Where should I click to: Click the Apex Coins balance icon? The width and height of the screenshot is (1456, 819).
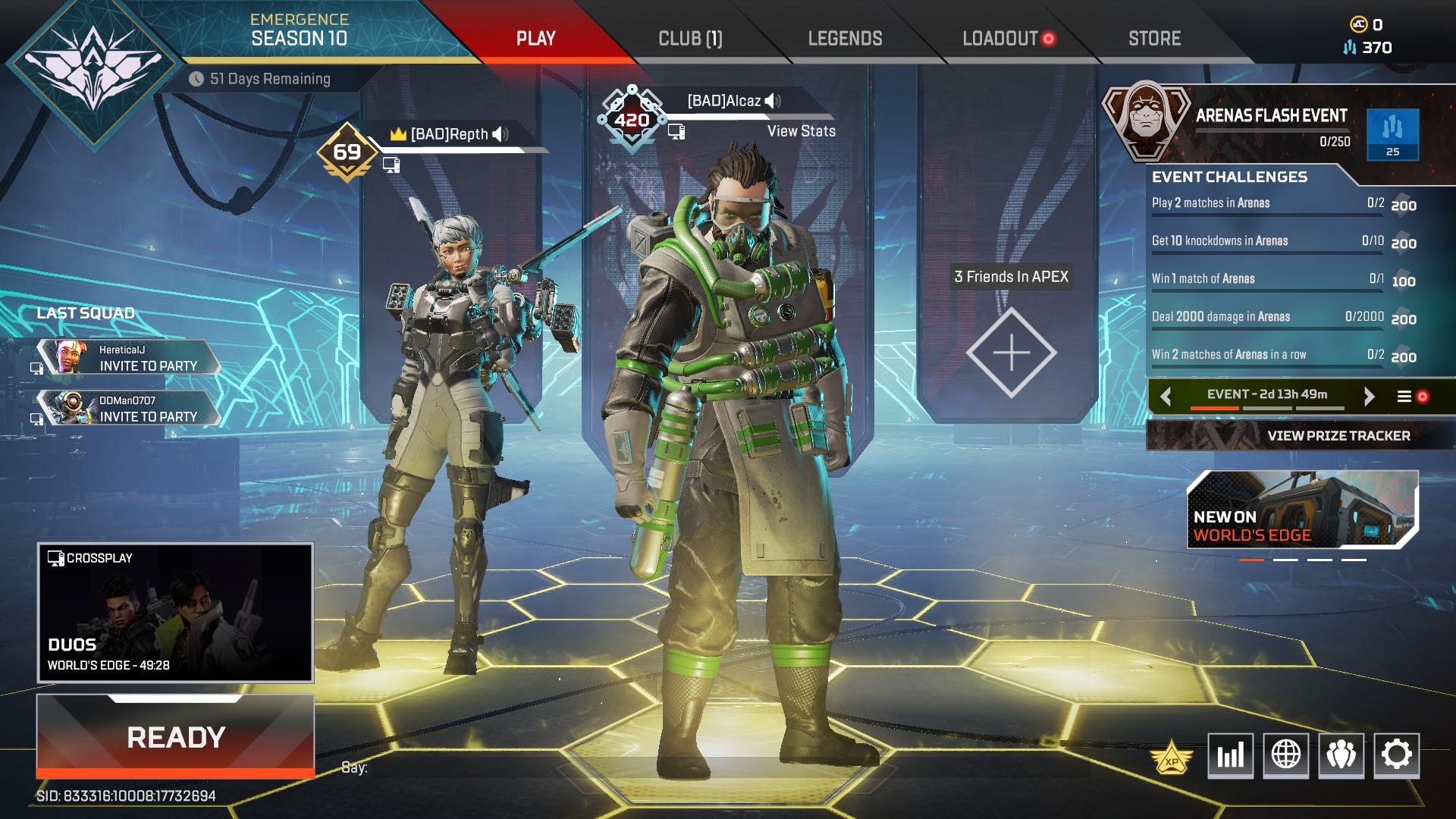point(1360,23)
